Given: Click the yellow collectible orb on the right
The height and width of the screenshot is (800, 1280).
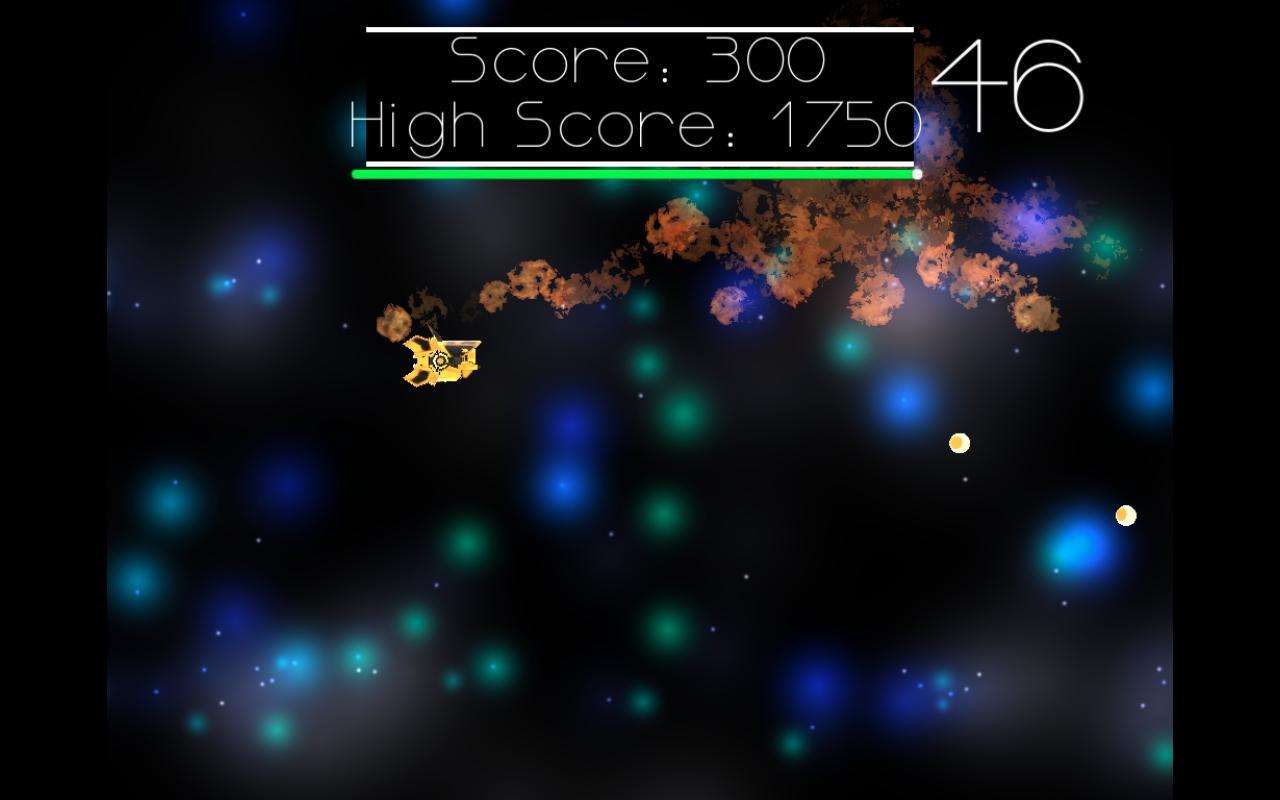Looking at the screenshot, I should [957, 444].
